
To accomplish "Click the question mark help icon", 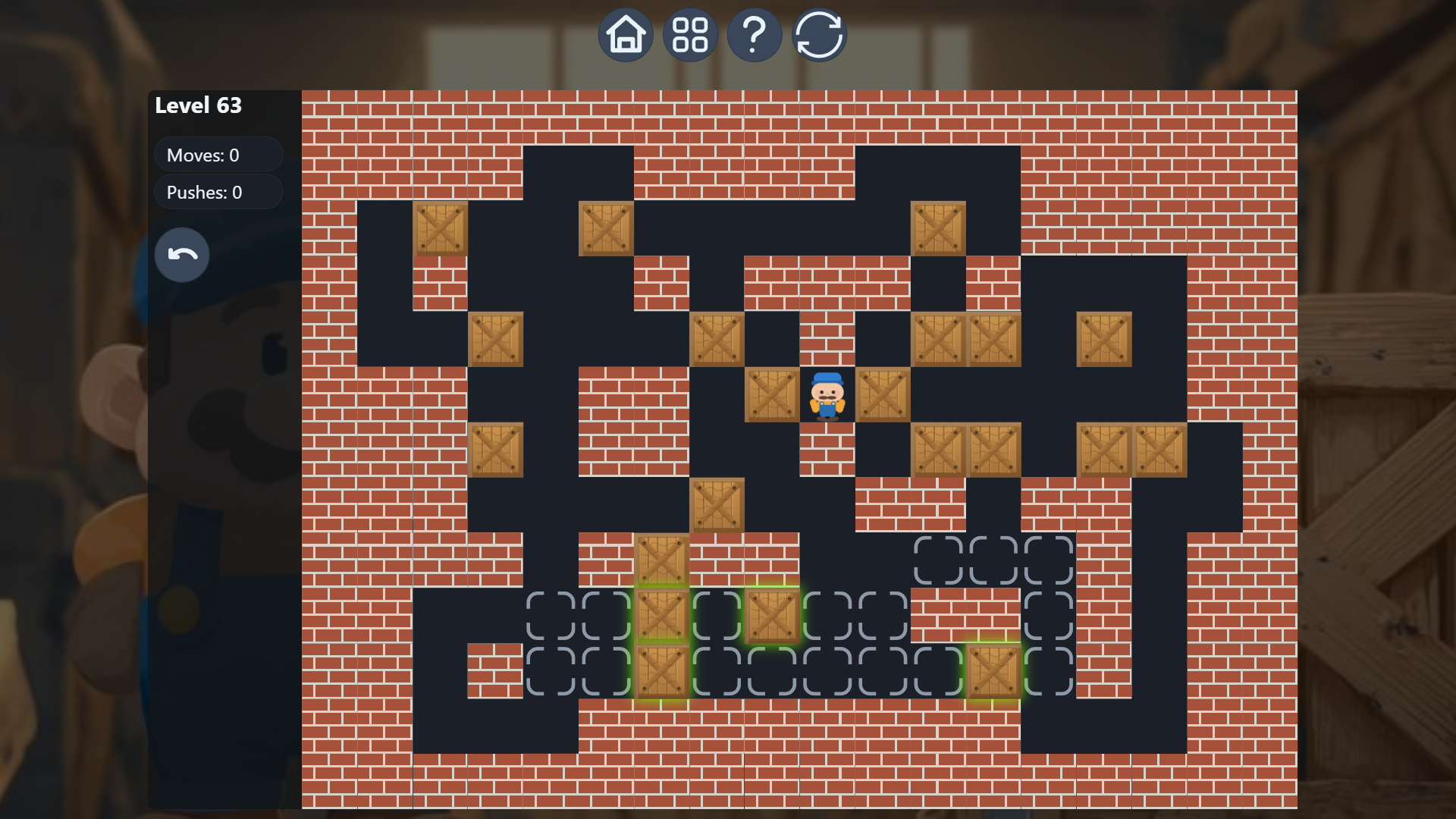I will tap(754, 34).
